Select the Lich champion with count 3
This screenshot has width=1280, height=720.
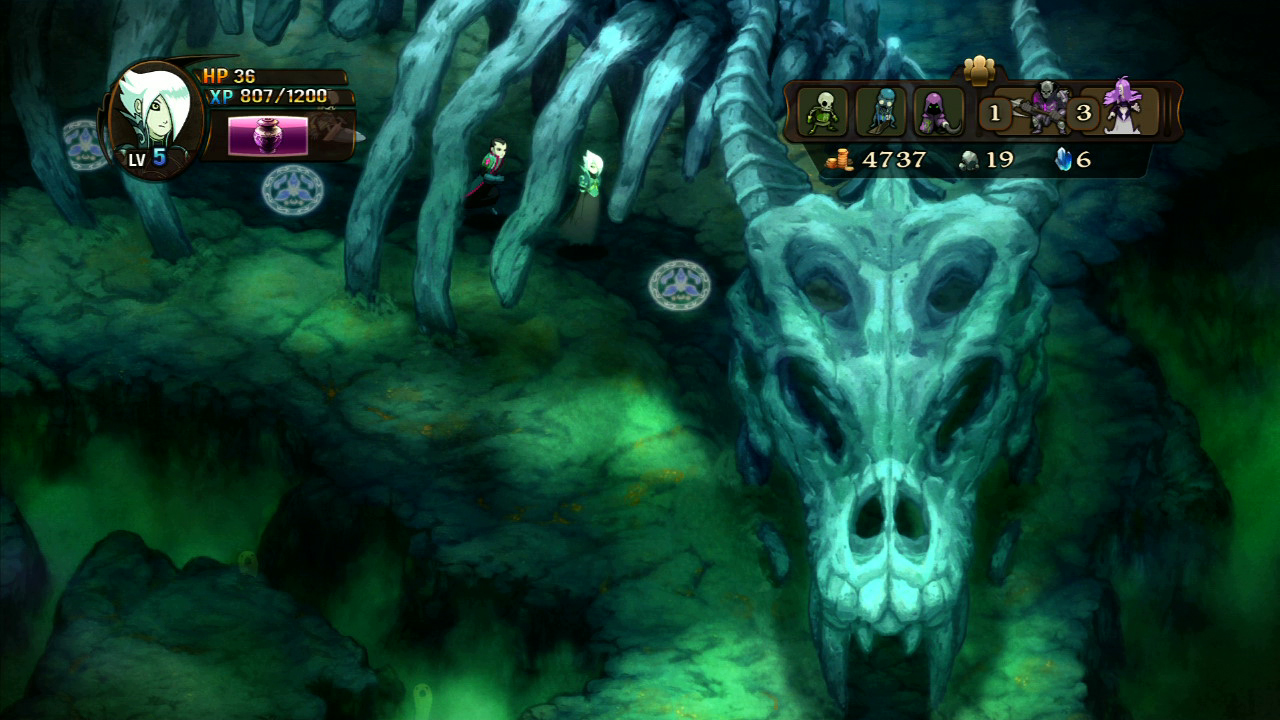1120,110
